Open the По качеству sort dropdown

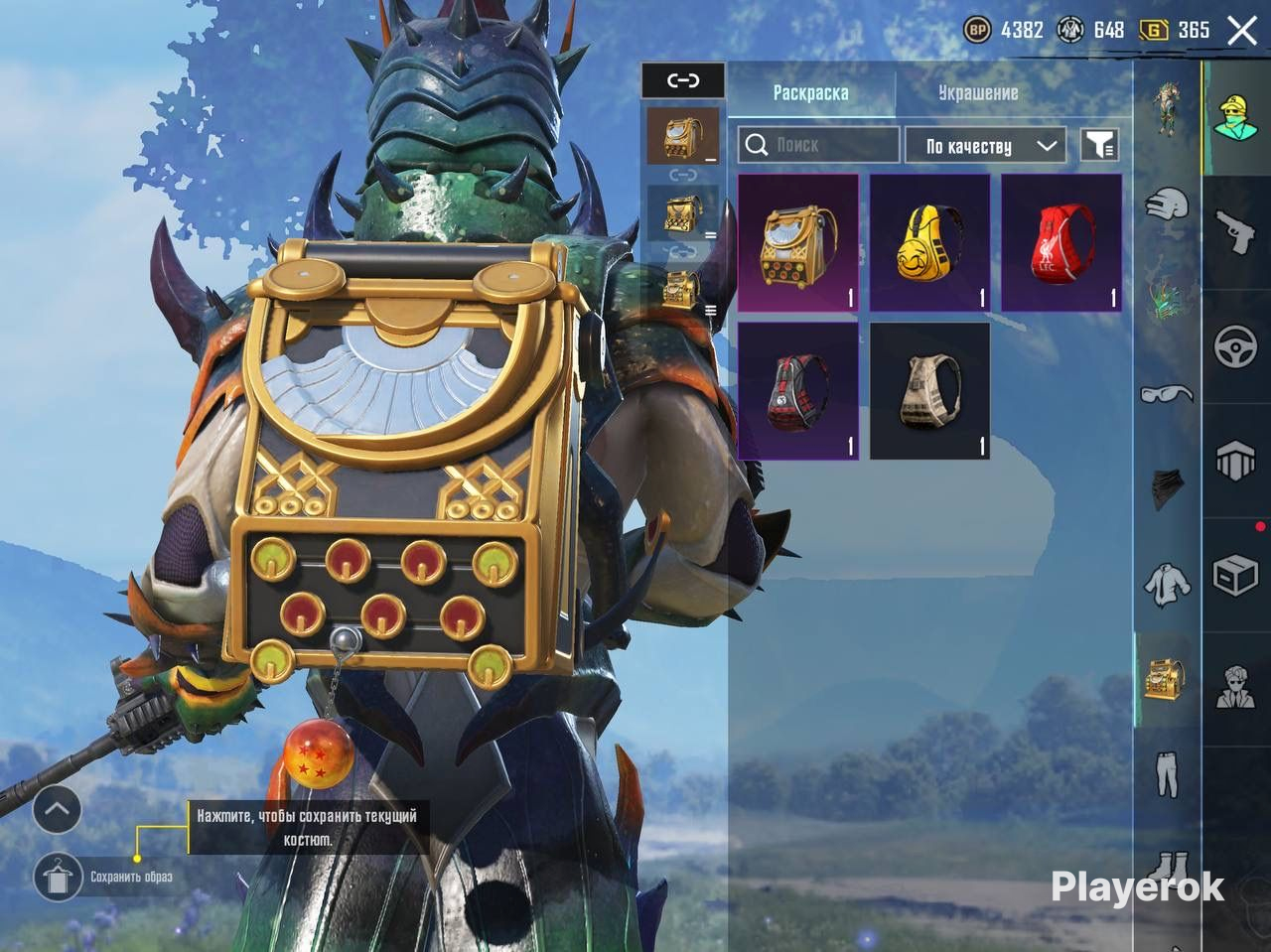coord(985,146)
